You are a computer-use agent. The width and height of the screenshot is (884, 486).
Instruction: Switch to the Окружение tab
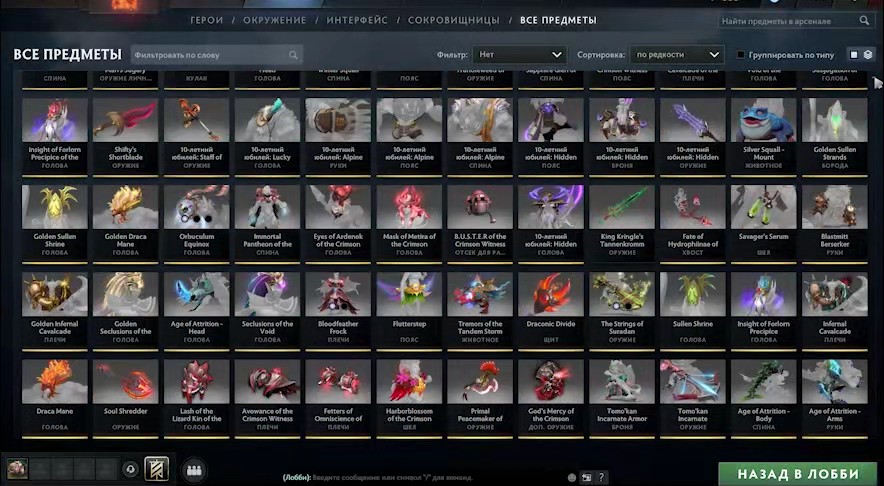[x=275, y=20]
